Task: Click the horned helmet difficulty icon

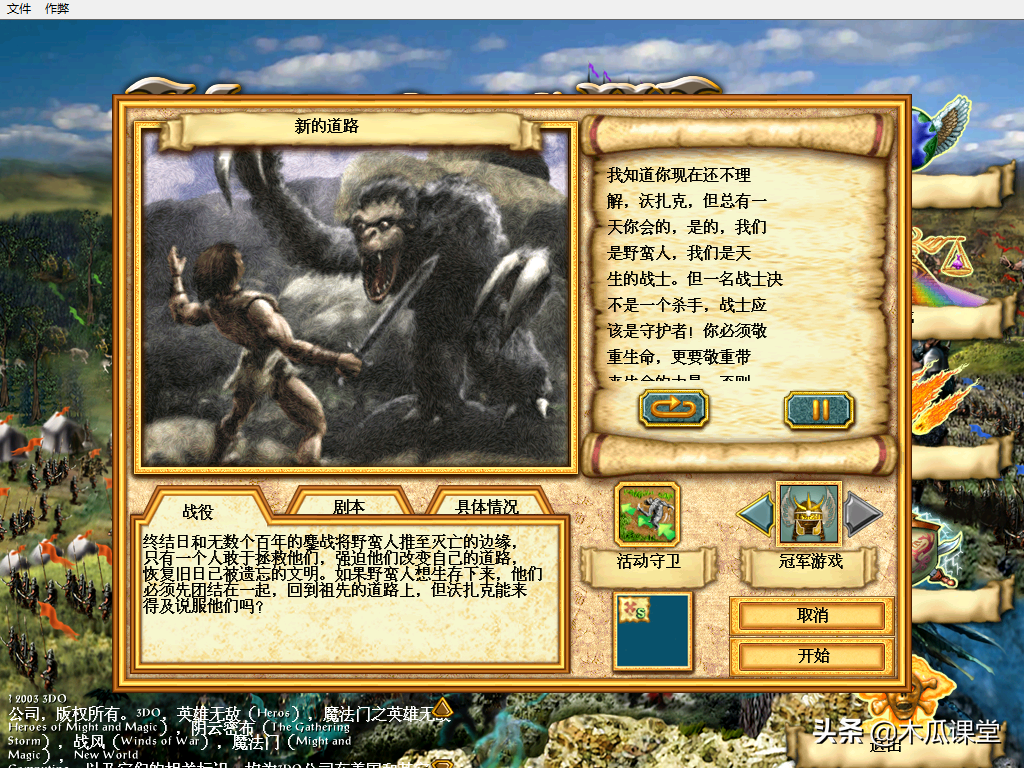Action: [809, 514]
